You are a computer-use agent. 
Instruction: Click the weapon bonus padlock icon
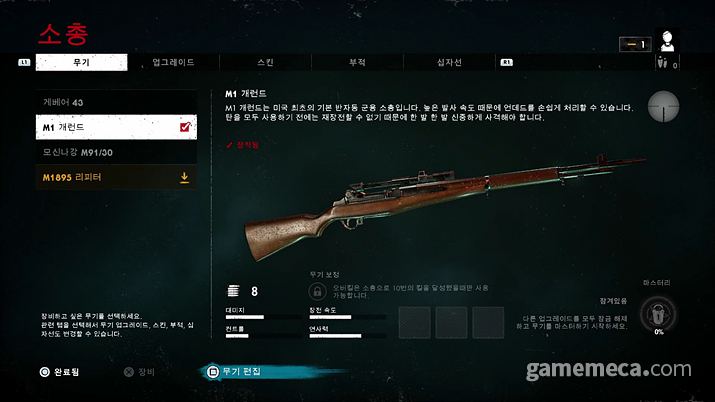[316, 290]
